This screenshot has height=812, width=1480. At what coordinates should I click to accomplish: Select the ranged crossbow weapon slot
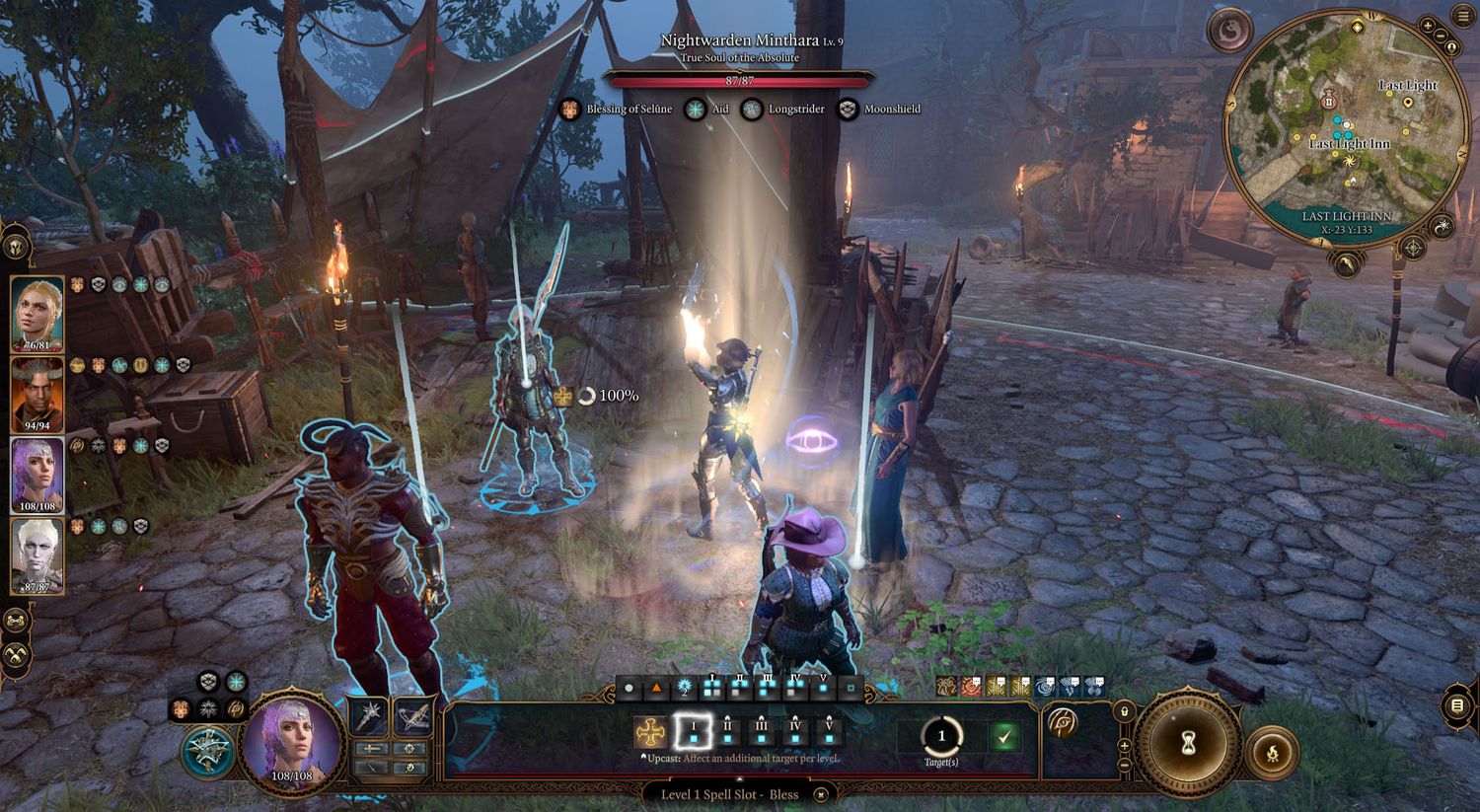tap(413, 716)
